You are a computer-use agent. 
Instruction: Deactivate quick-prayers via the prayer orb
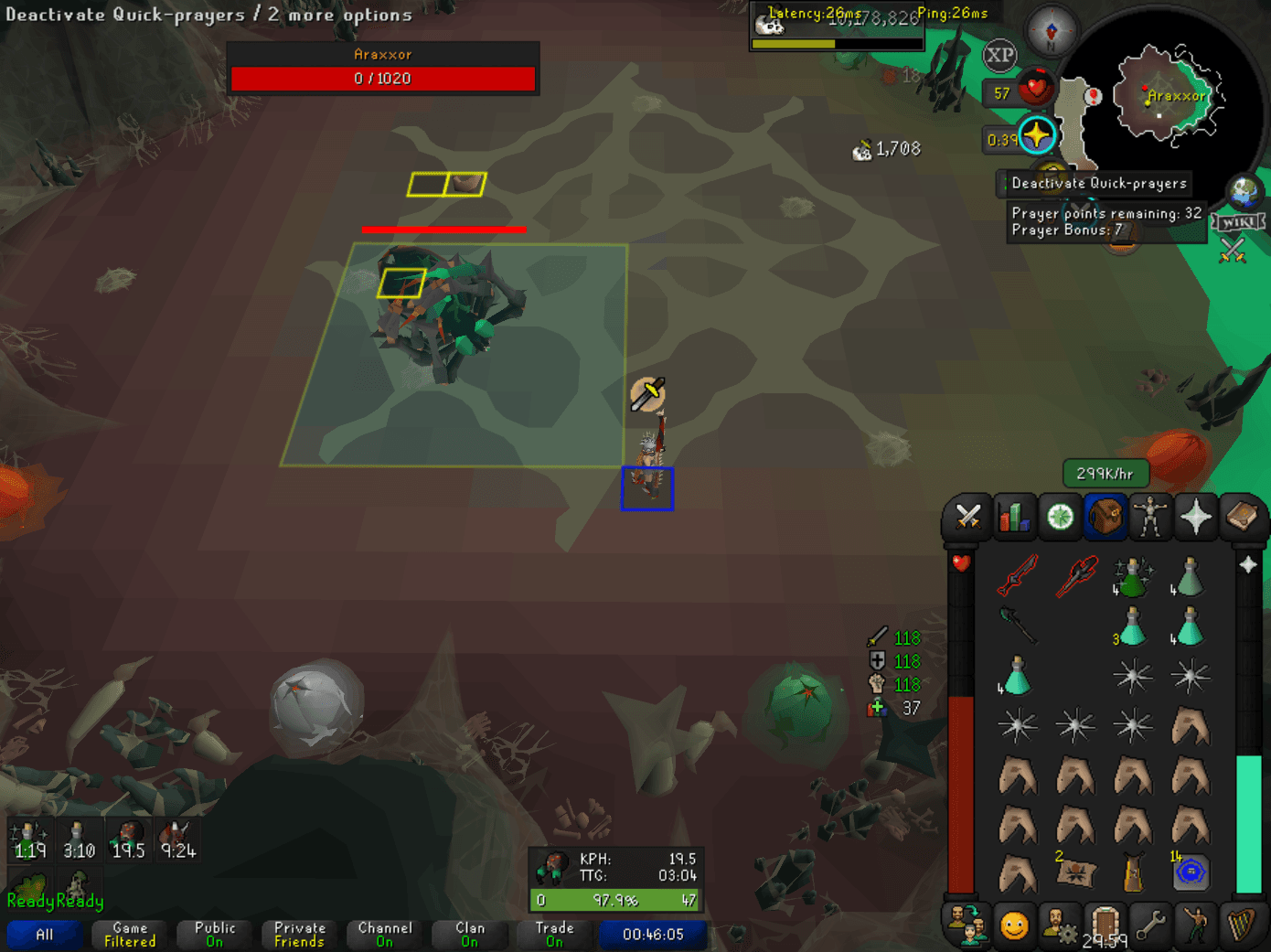[x=1038, y=135]
